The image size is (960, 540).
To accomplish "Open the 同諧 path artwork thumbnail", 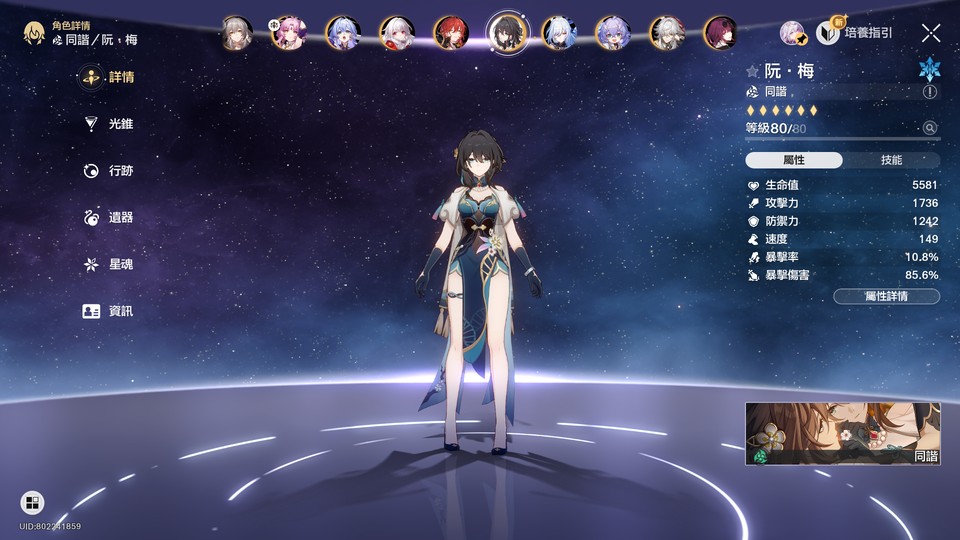I will (x=842, y=434).
